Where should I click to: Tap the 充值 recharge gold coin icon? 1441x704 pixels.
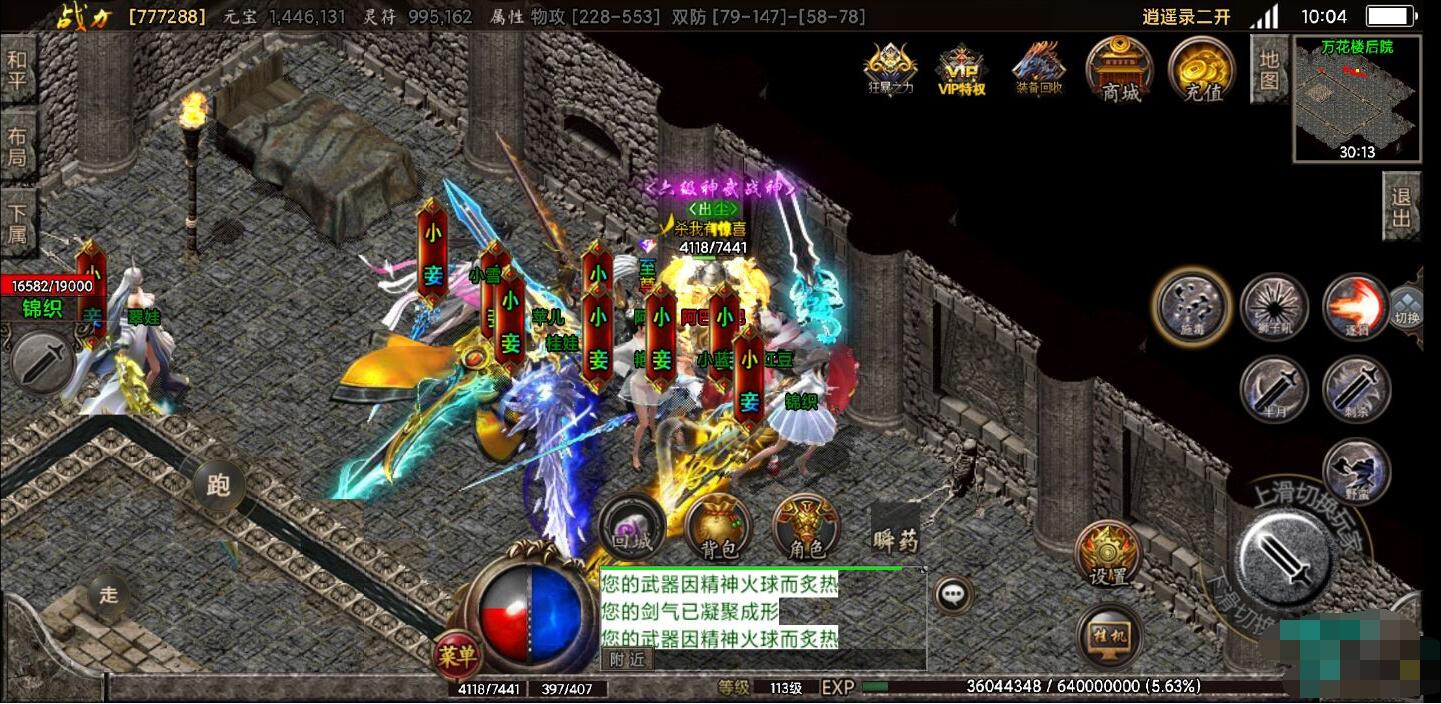click(1202, 70)
